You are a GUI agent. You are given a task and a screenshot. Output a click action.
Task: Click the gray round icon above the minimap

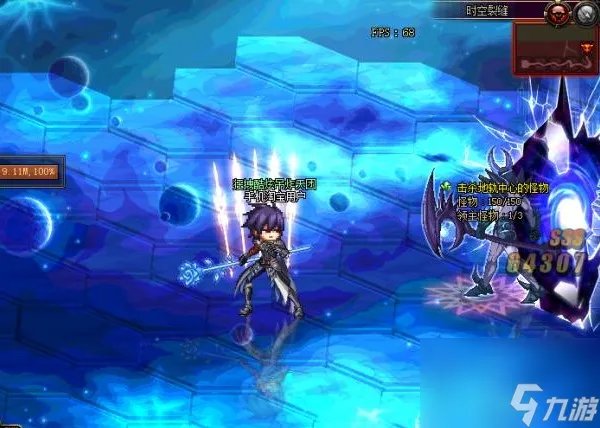click(581, 13)
